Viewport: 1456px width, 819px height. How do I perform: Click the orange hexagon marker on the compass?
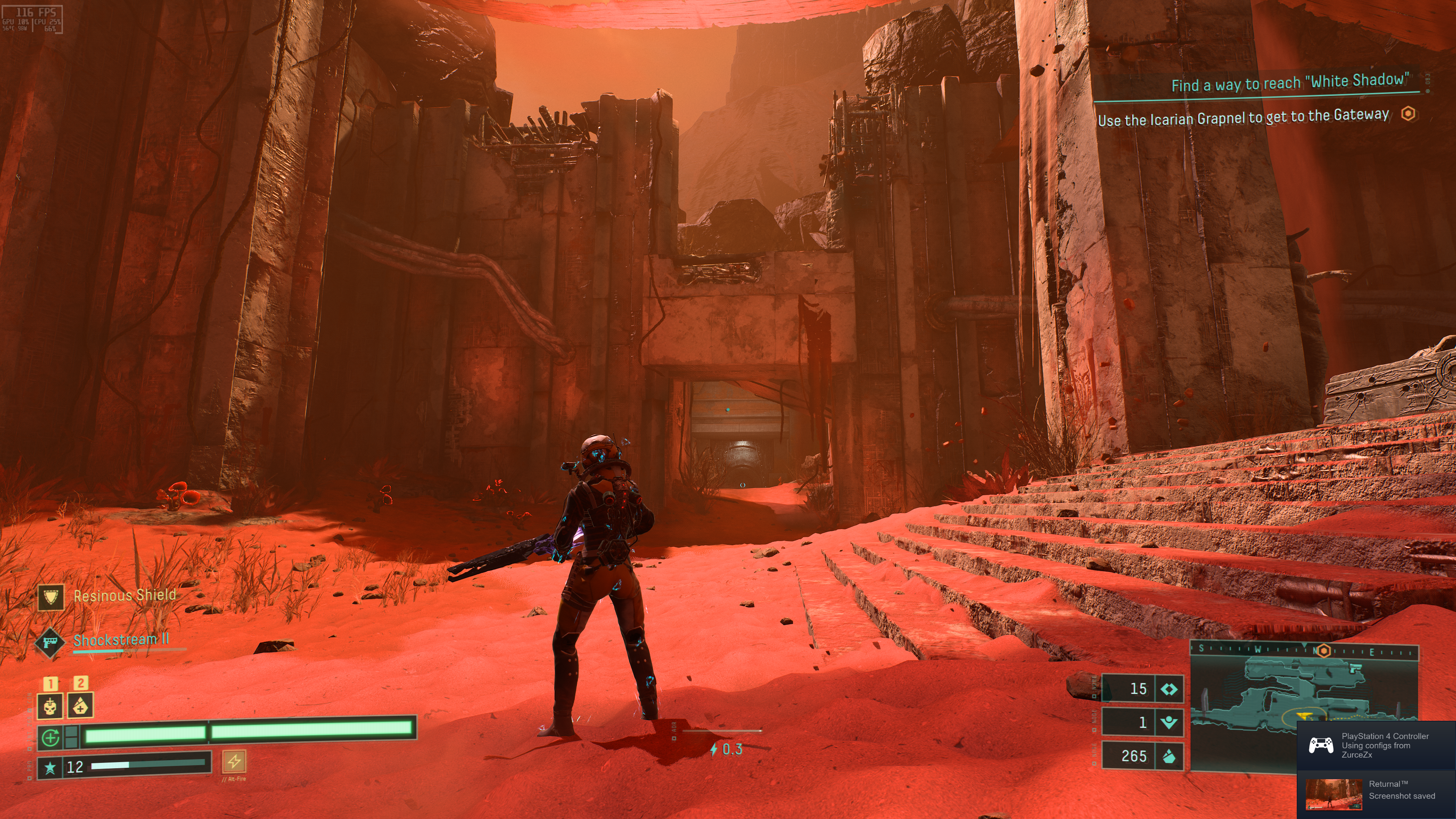tap(1324, 651)
